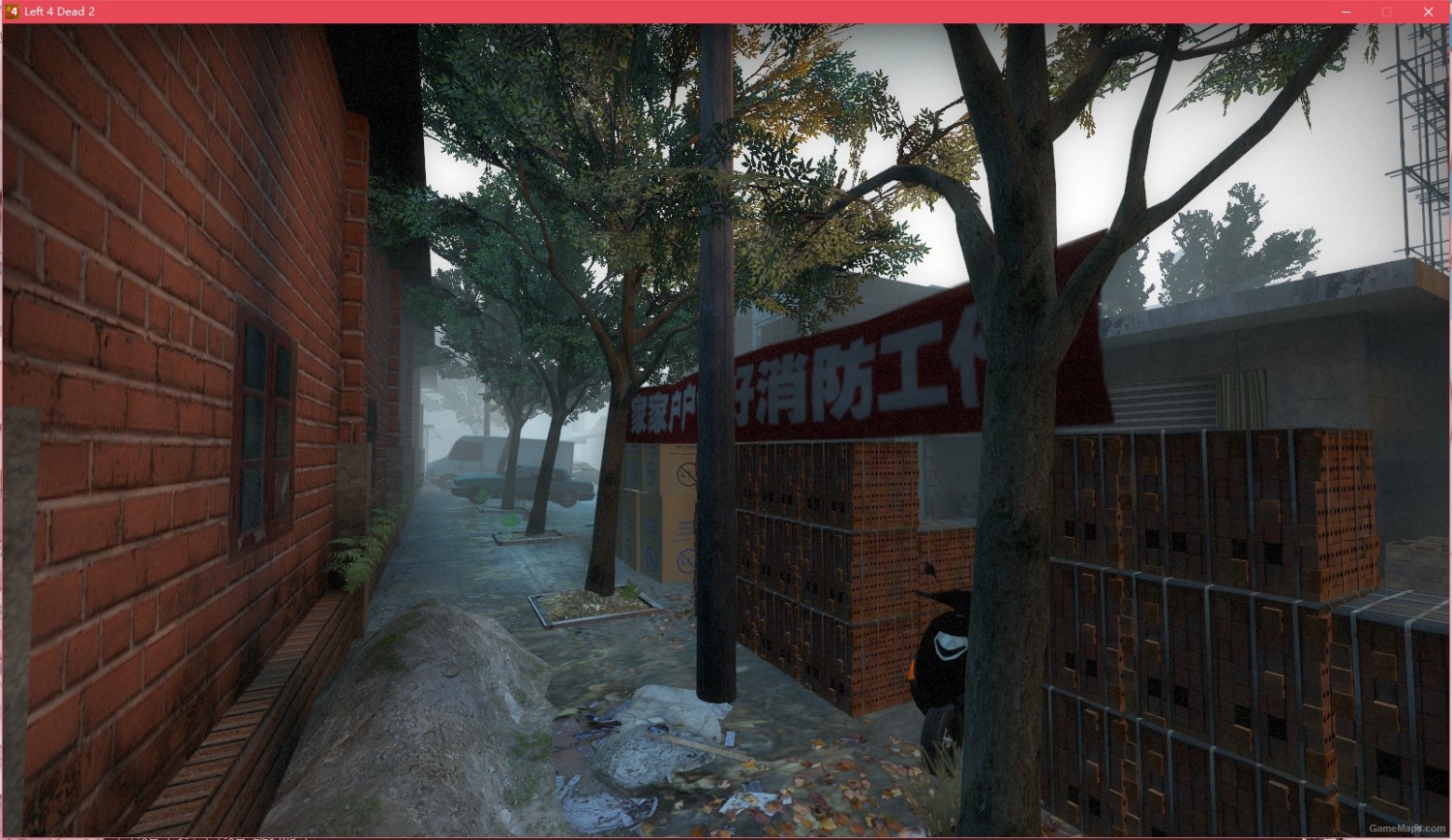Click the Left 4 Dead 2 window icon

coord(11,11)
